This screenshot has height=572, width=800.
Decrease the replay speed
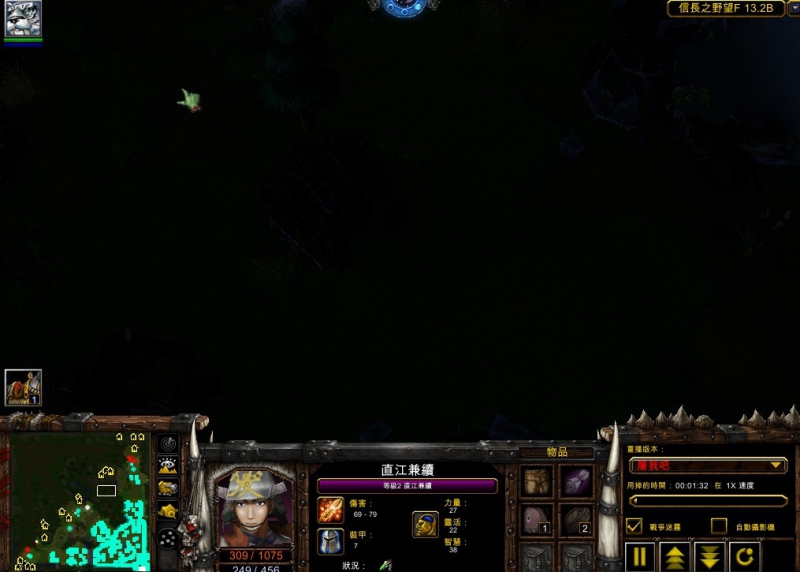[710, 557]
